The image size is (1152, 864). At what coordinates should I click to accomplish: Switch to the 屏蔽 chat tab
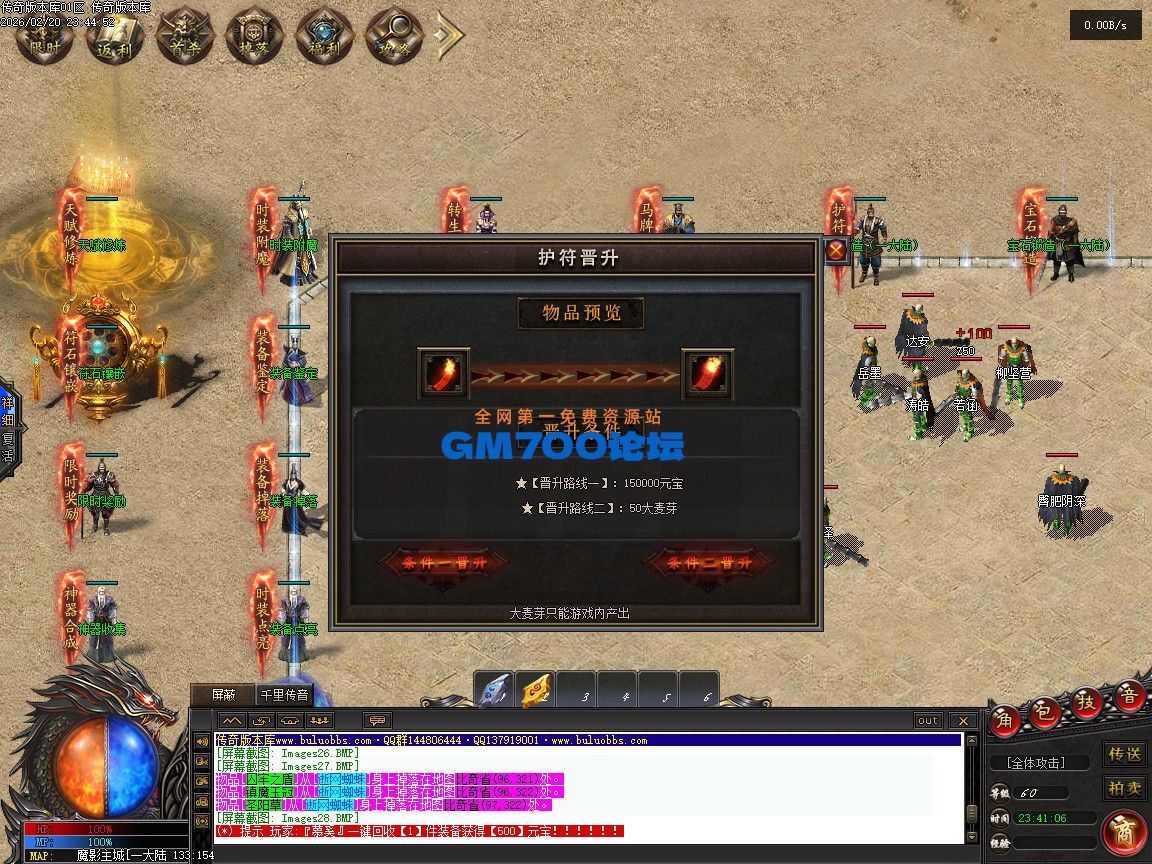pos(223,694)
